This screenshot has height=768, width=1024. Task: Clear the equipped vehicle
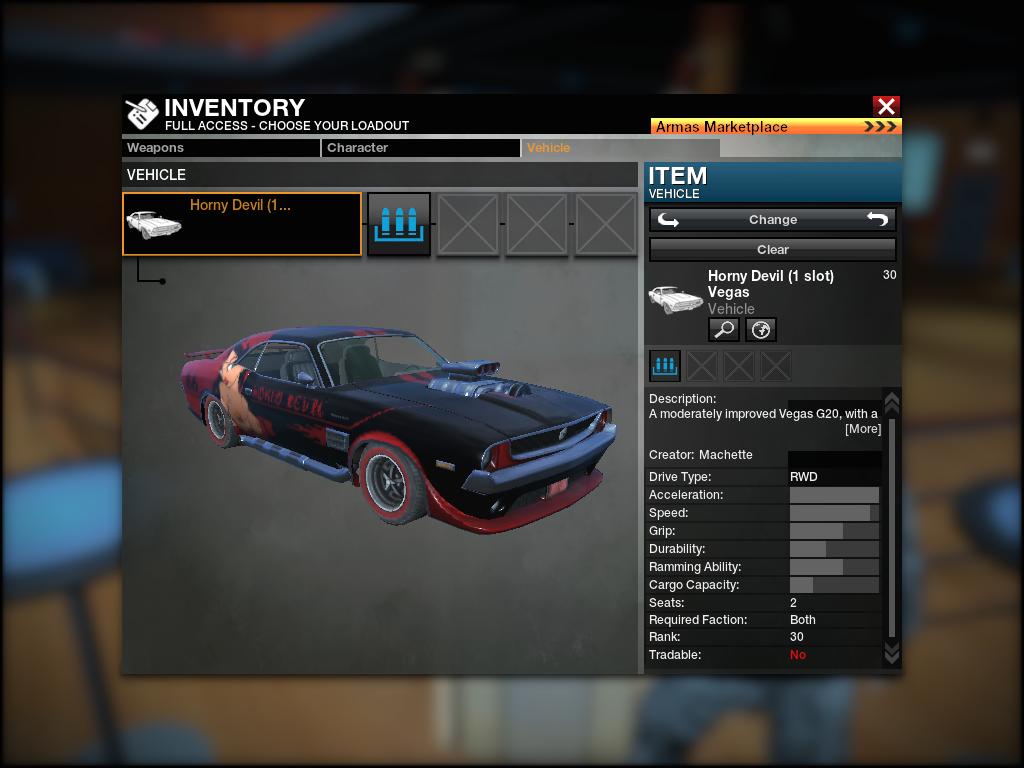(x=772, y=249)
